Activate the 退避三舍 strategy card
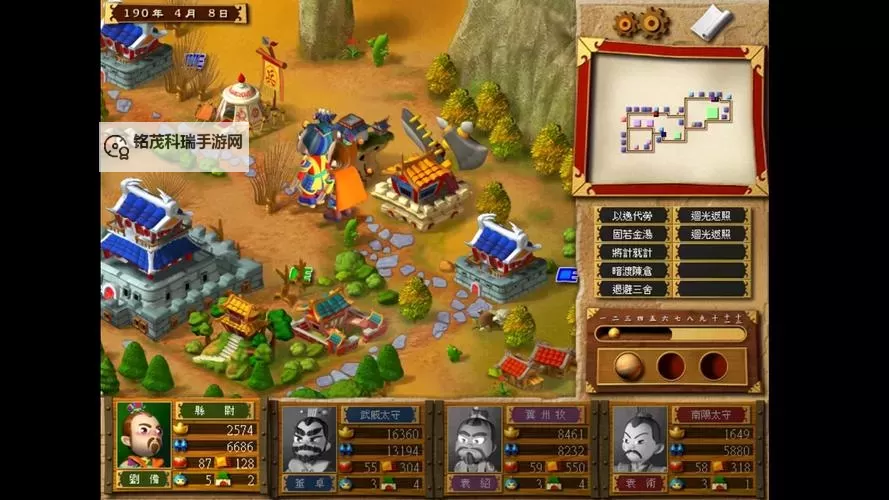 tap(632, 288)
